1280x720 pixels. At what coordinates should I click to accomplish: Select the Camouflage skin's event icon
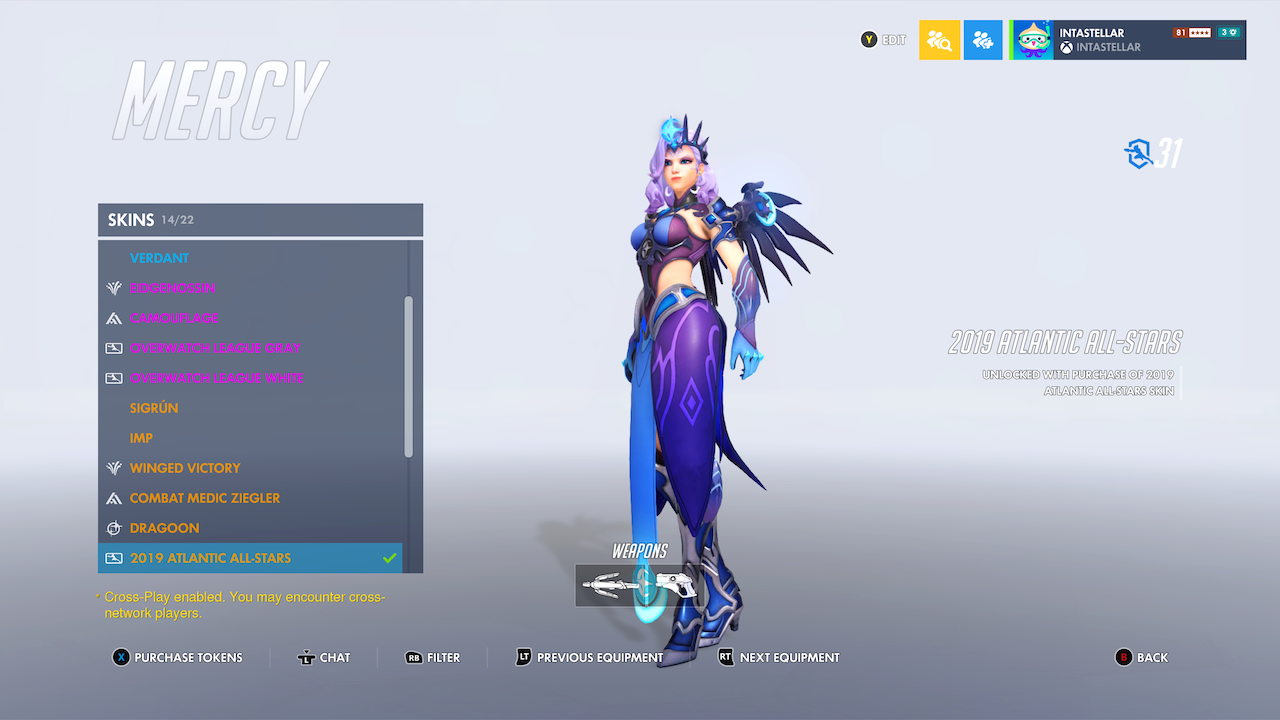pyautogui.click(x=114, y=318)
